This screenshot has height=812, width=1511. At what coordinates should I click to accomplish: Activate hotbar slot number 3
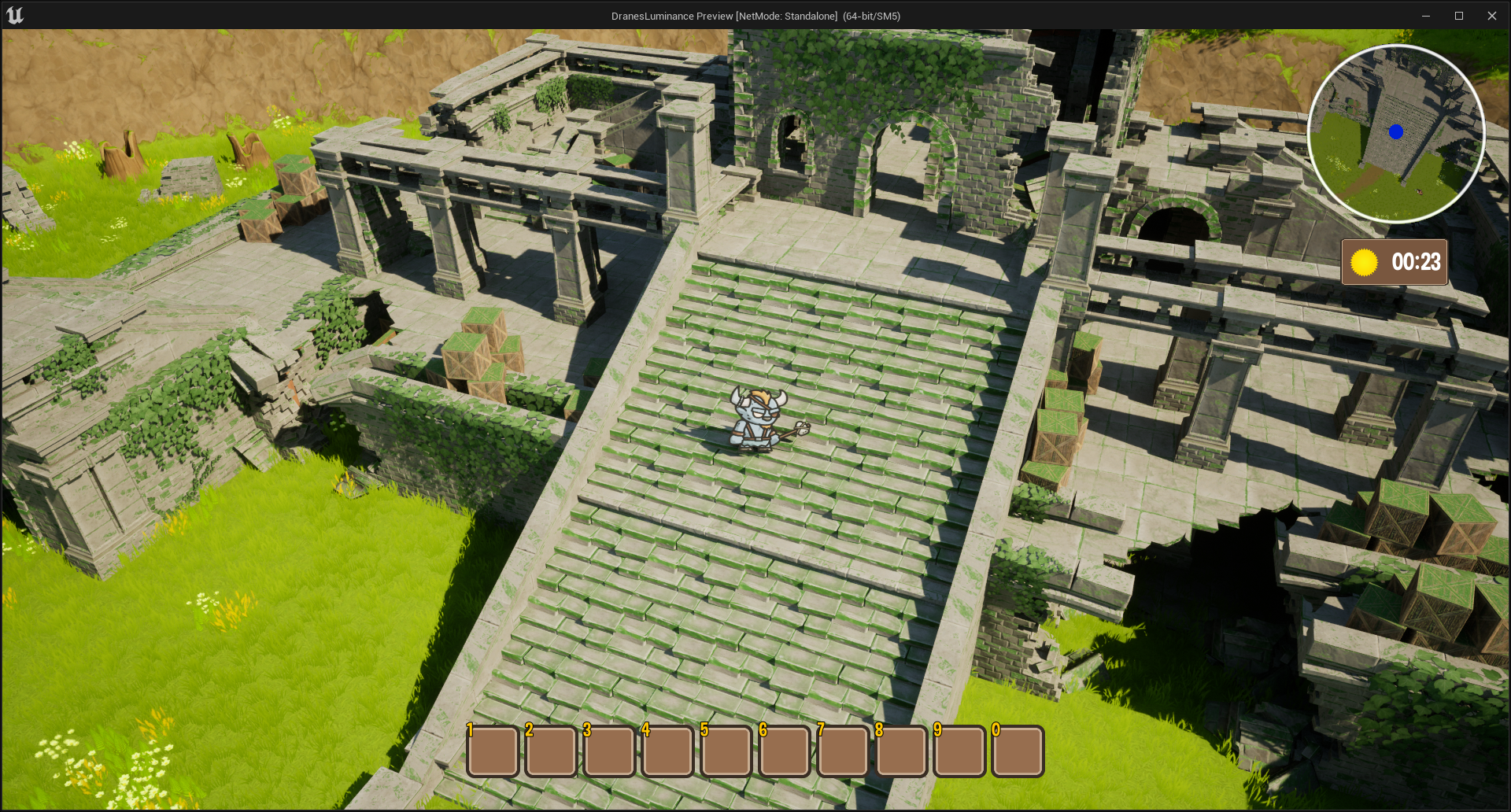tap(609, 751)
